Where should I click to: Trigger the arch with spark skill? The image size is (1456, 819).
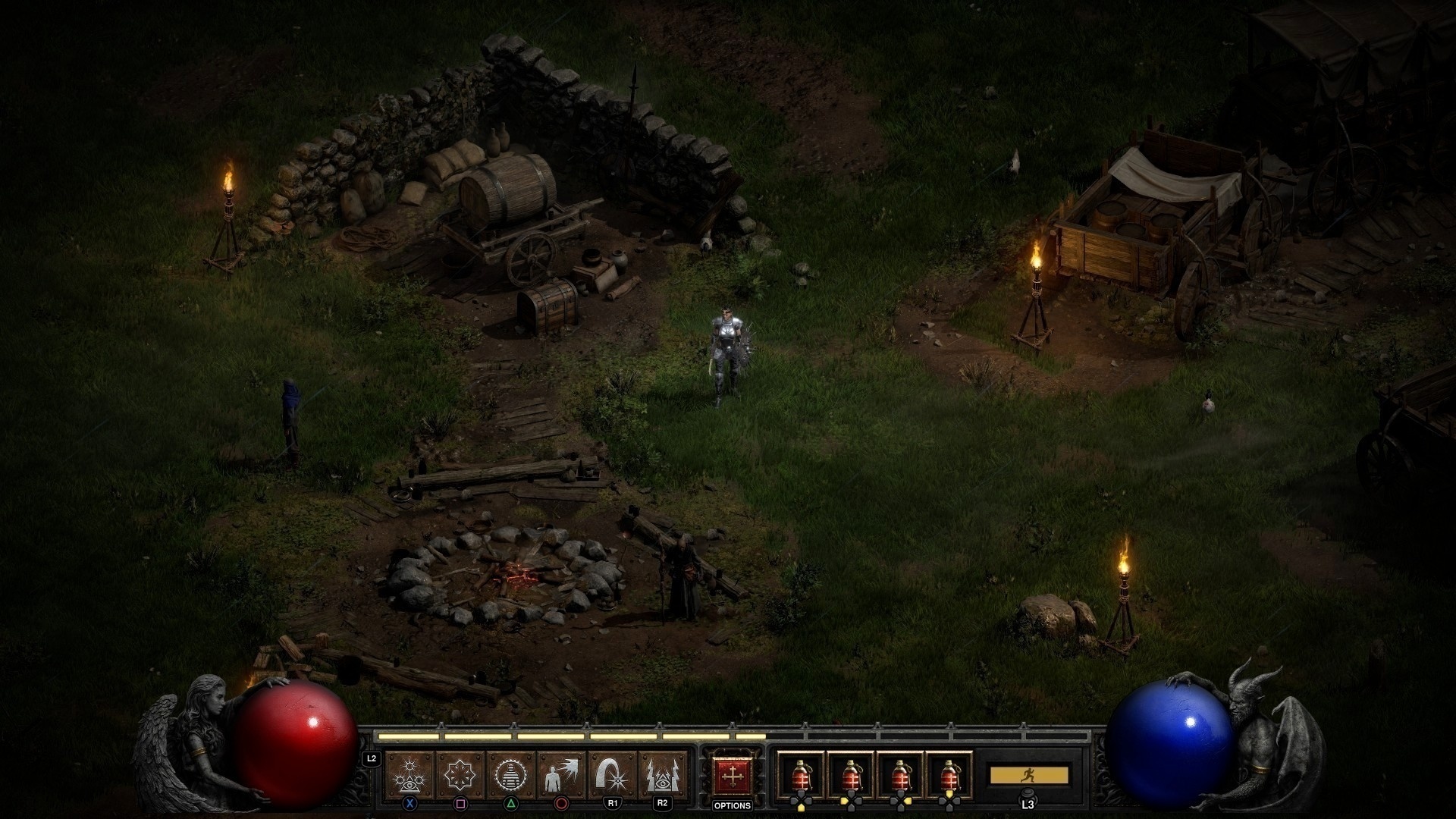click(x=612, y=775)
